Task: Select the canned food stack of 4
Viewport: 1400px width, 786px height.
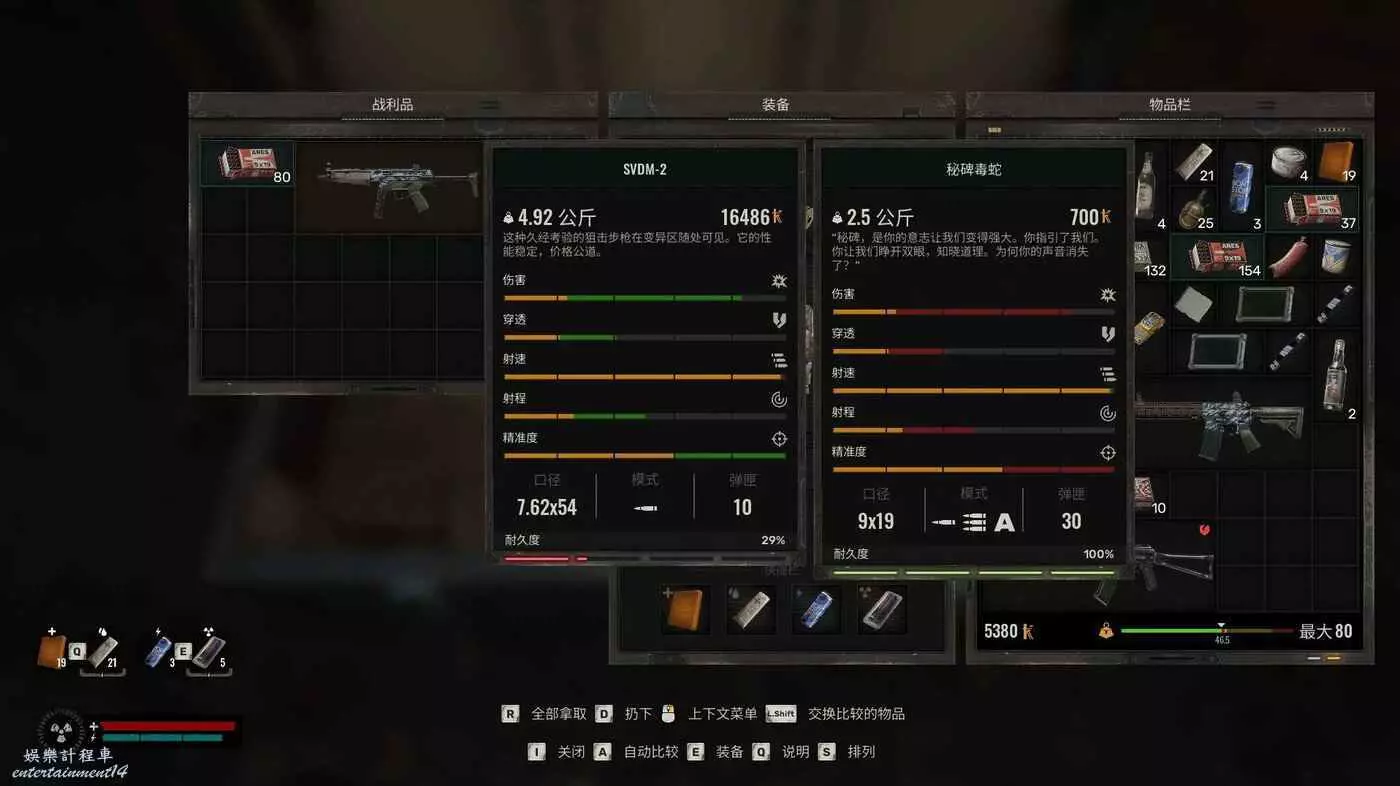Action: (1289, 162)
